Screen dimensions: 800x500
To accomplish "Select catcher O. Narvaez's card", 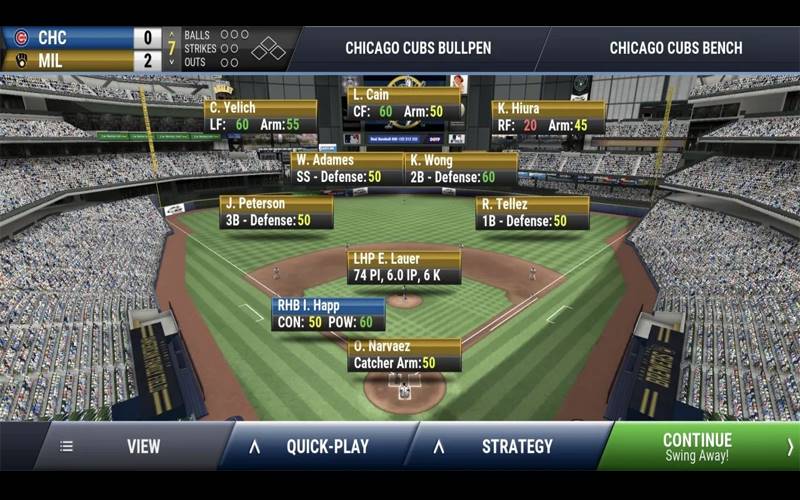I will coord(404,355).
